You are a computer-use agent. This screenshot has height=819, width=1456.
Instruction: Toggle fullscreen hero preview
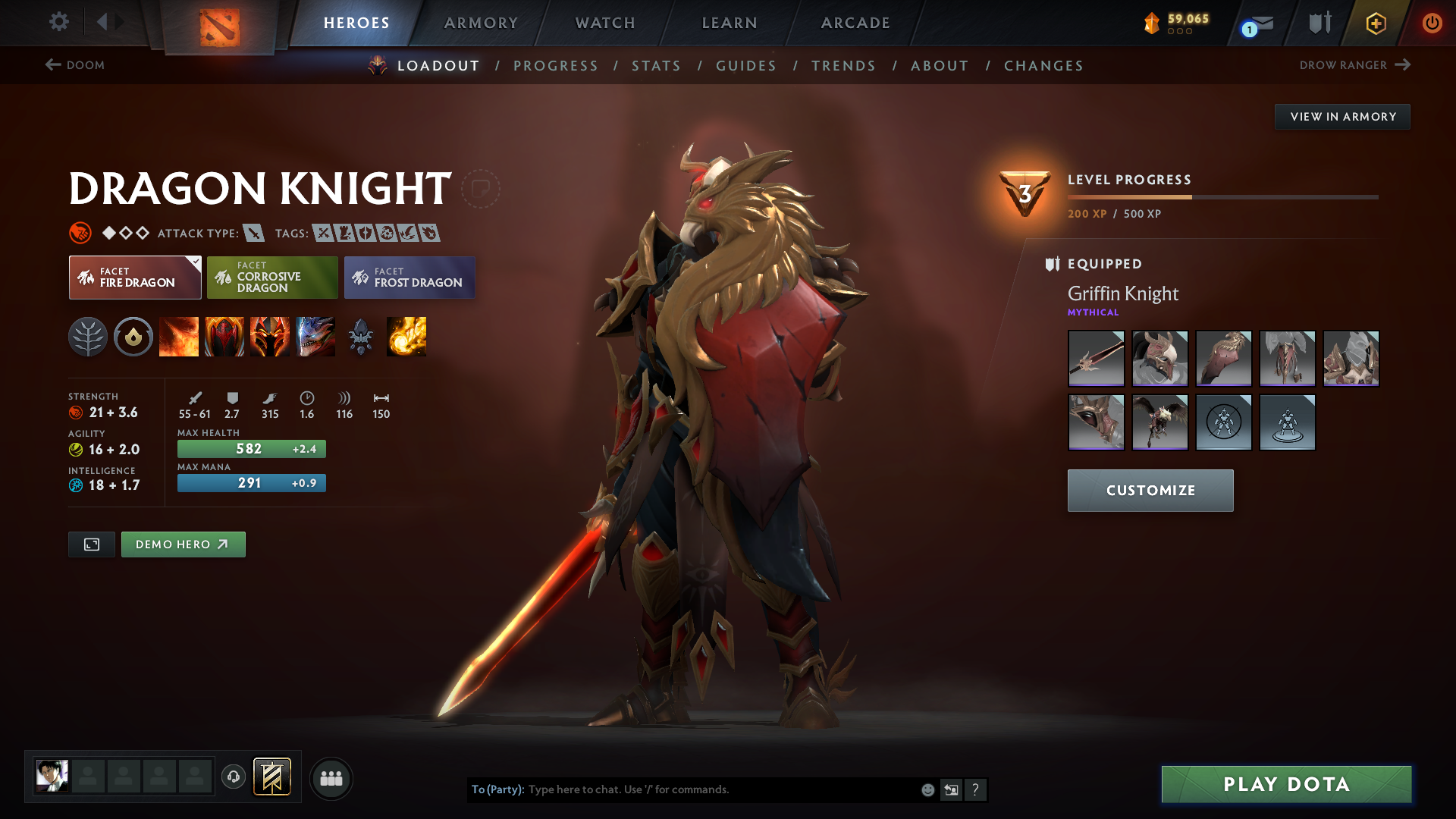[x=91, y=544]
